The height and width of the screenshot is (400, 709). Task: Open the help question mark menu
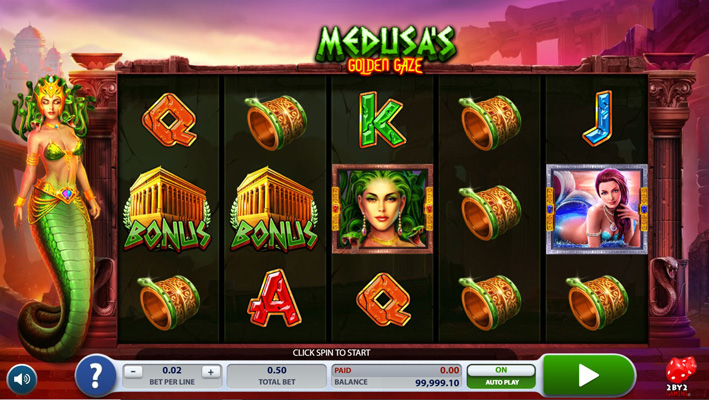point(96,376)
